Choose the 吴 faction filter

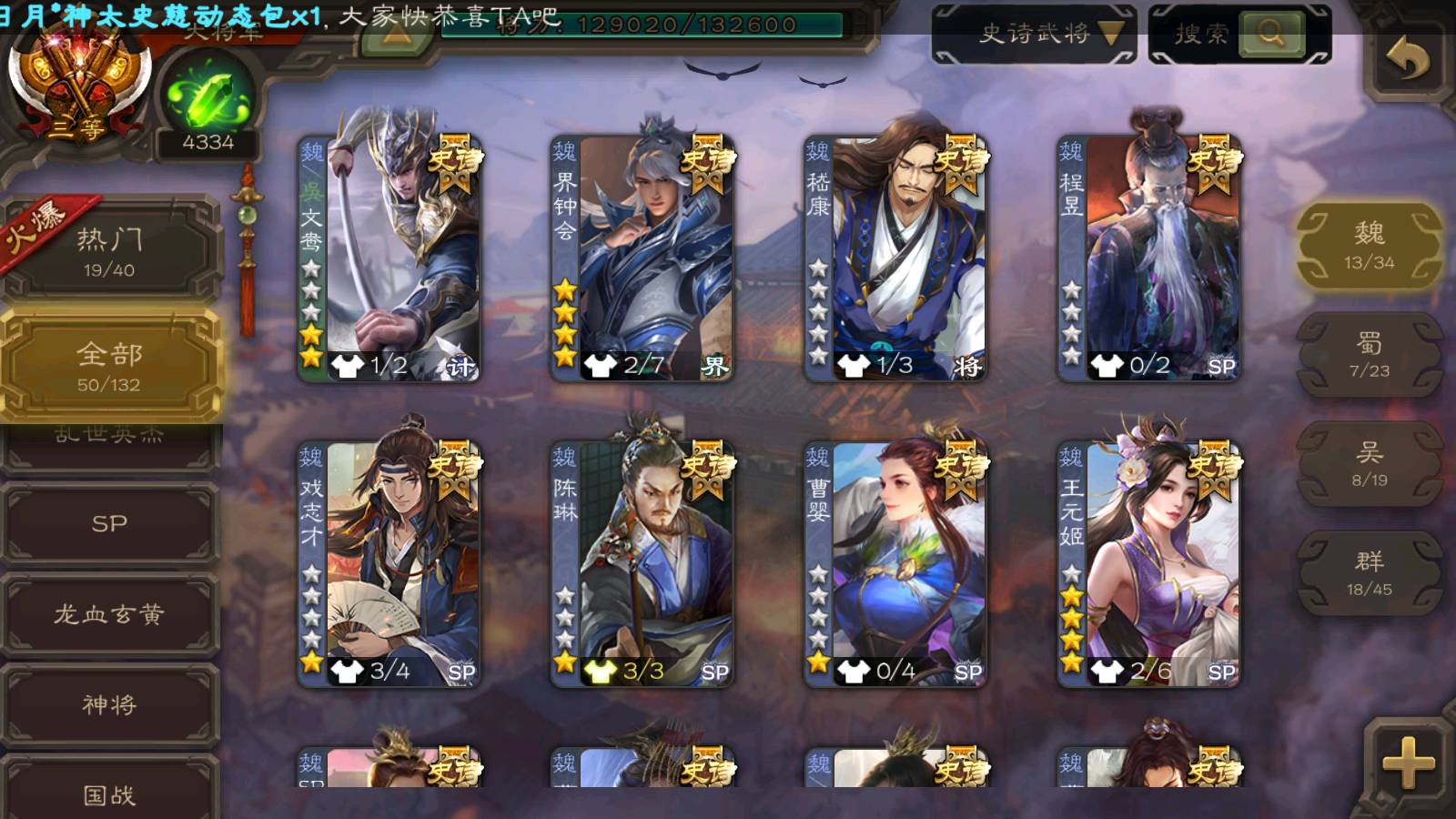(1369, 464)
